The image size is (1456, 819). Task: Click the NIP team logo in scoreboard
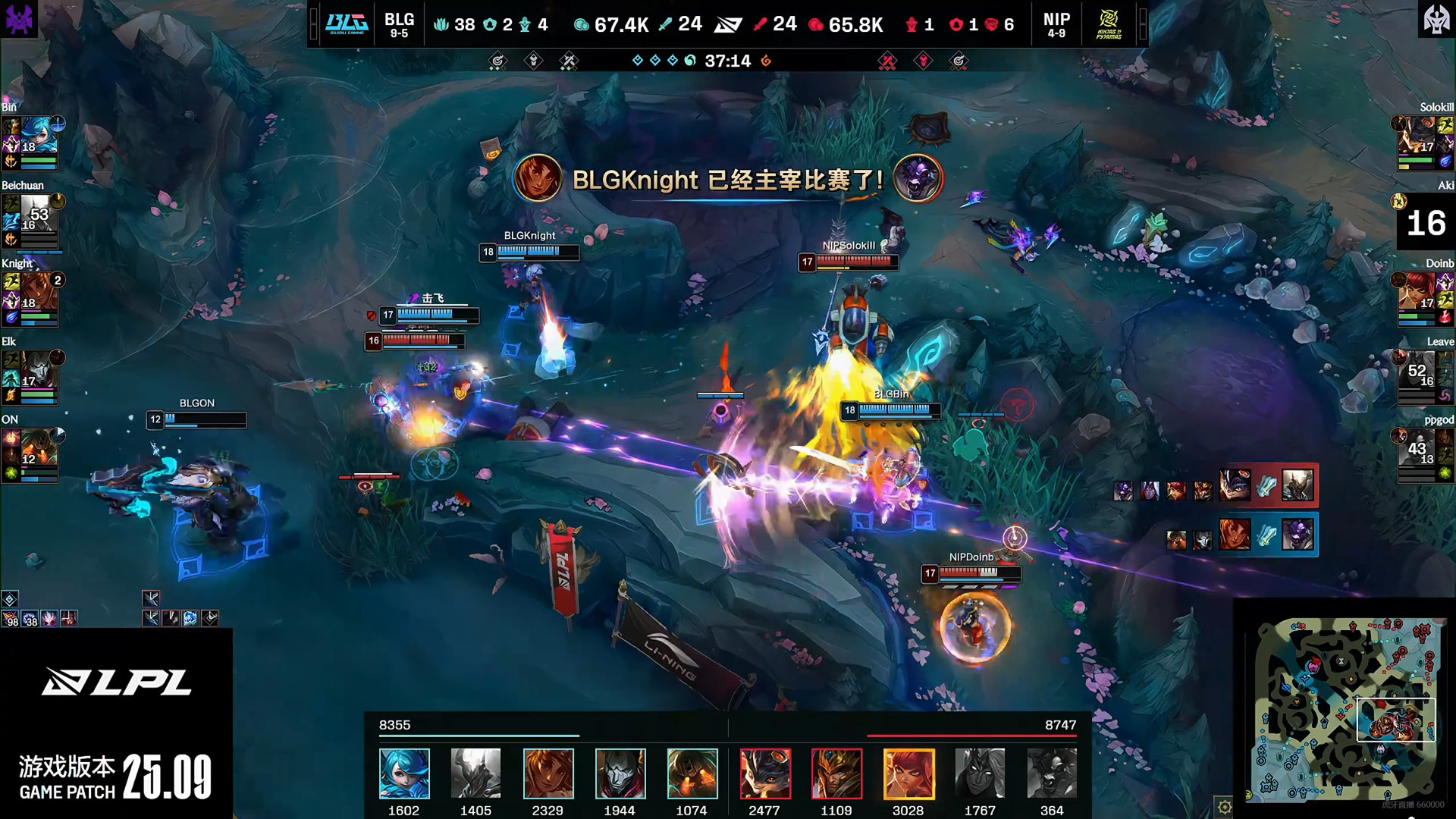pyautogui.click(x=1109, y=24)
